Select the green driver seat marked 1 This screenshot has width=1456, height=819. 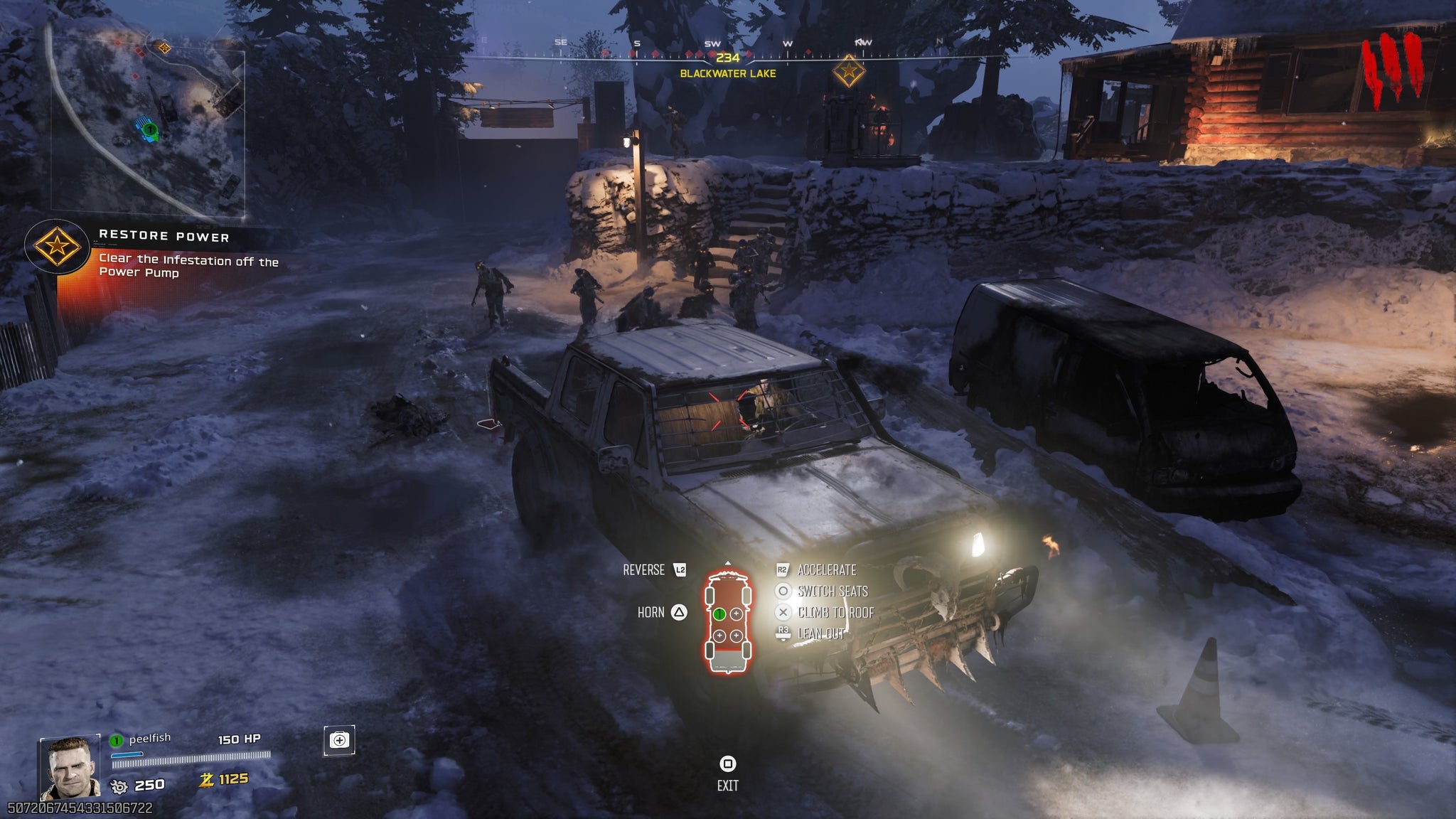pyautogui.click(x=719, y=614)
